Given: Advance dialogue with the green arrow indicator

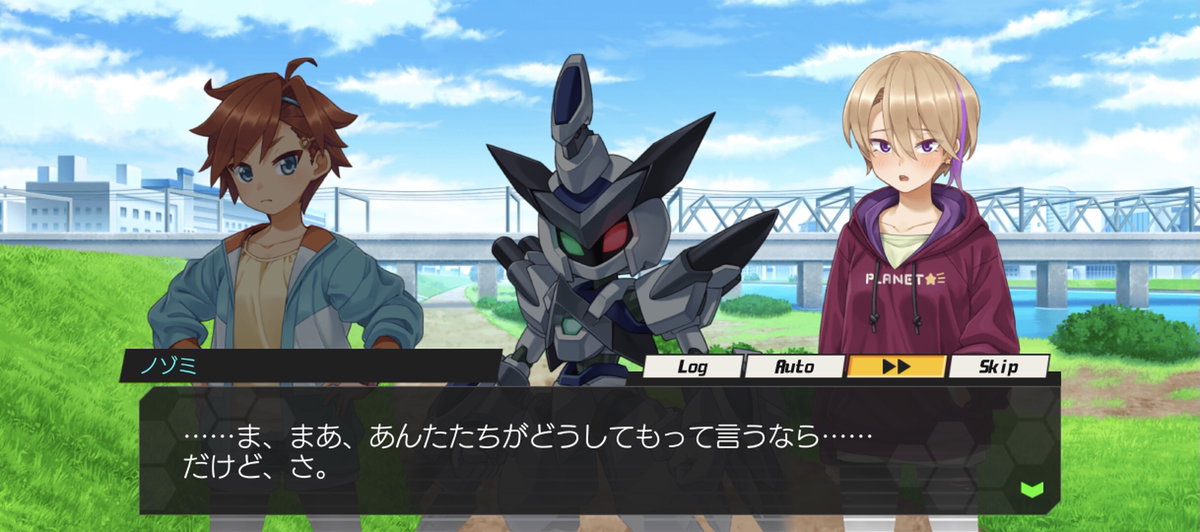Looking at the screenshot, I should click(1031, 489).
